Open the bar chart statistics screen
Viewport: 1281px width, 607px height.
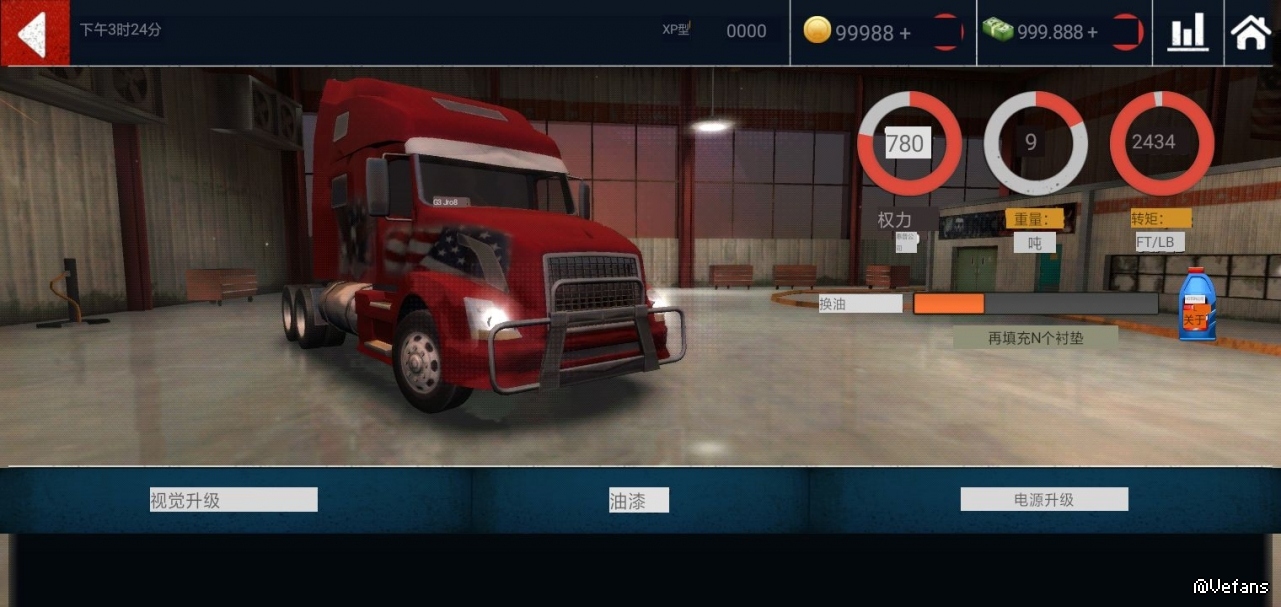coord(1188,33)
